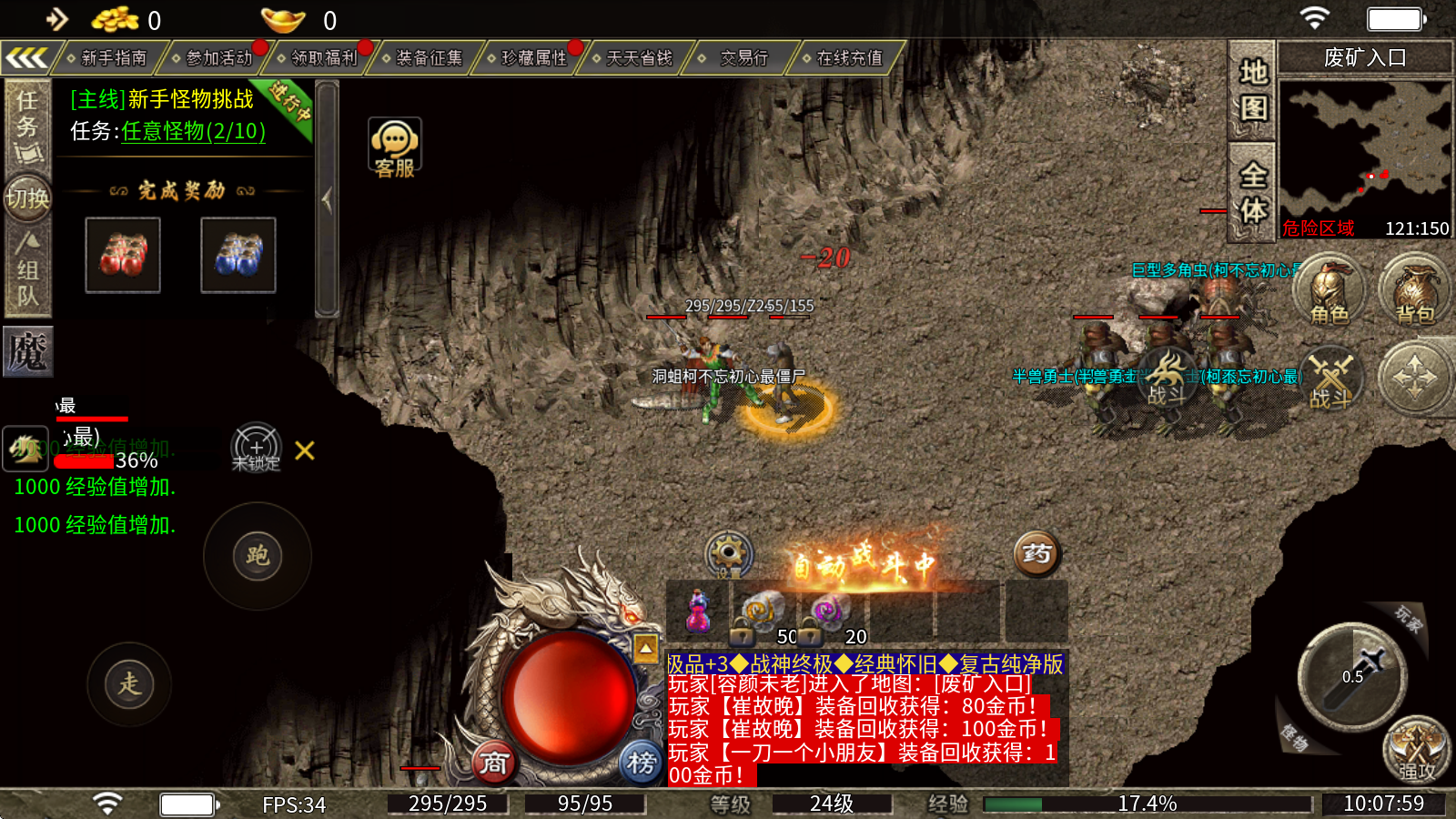Open the 地图 map button
This screenshot has height=819, width=1456.
tap(1253, 89)
